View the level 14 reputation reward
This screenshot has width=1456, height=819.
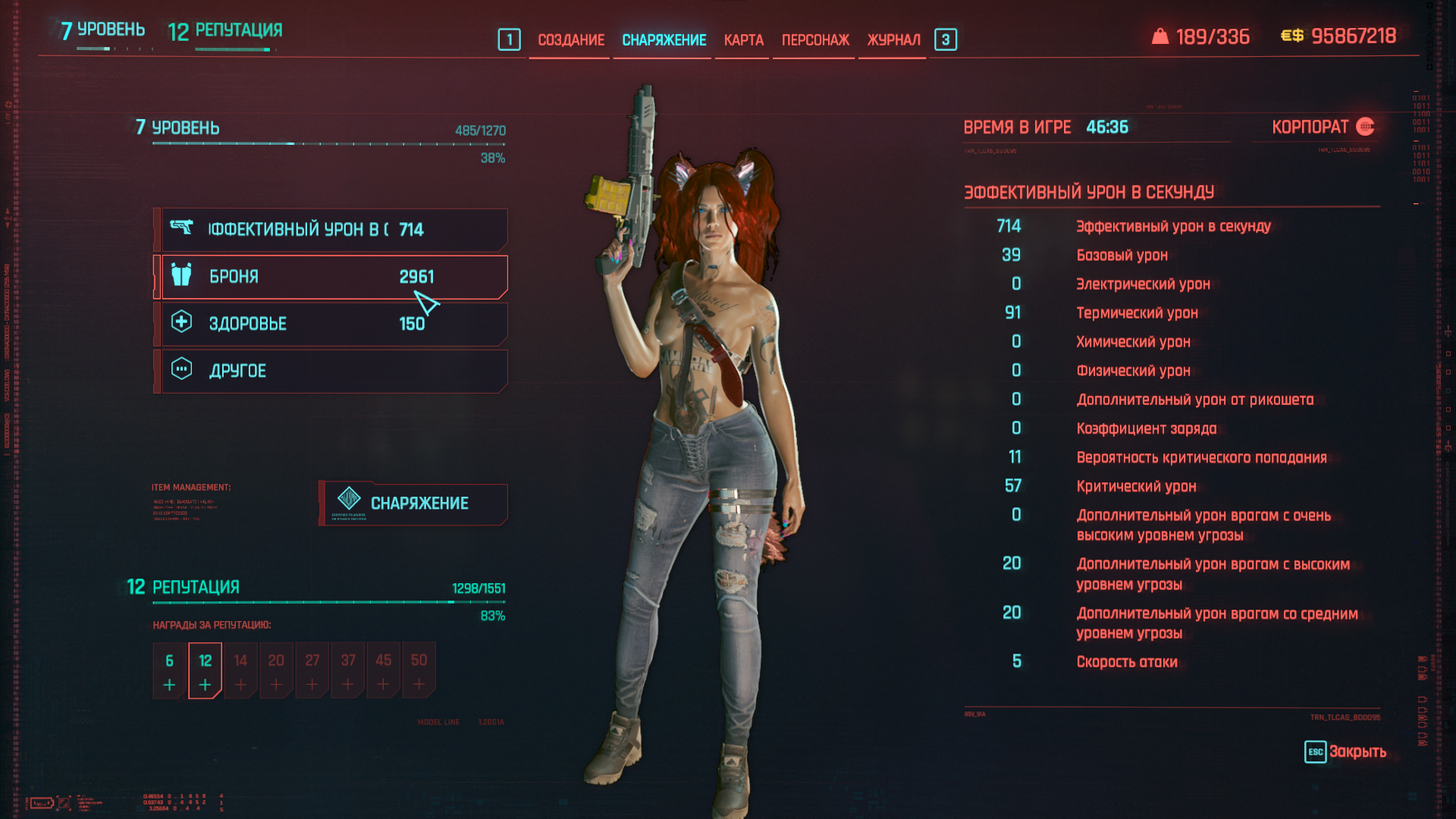coord(240,670)
